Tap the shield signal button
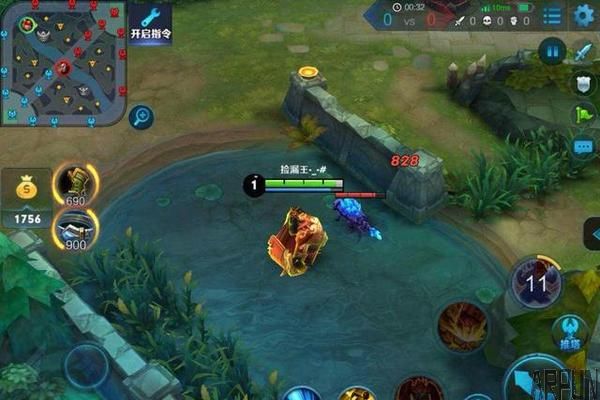The image size is (600, 400). coord(584,83)
